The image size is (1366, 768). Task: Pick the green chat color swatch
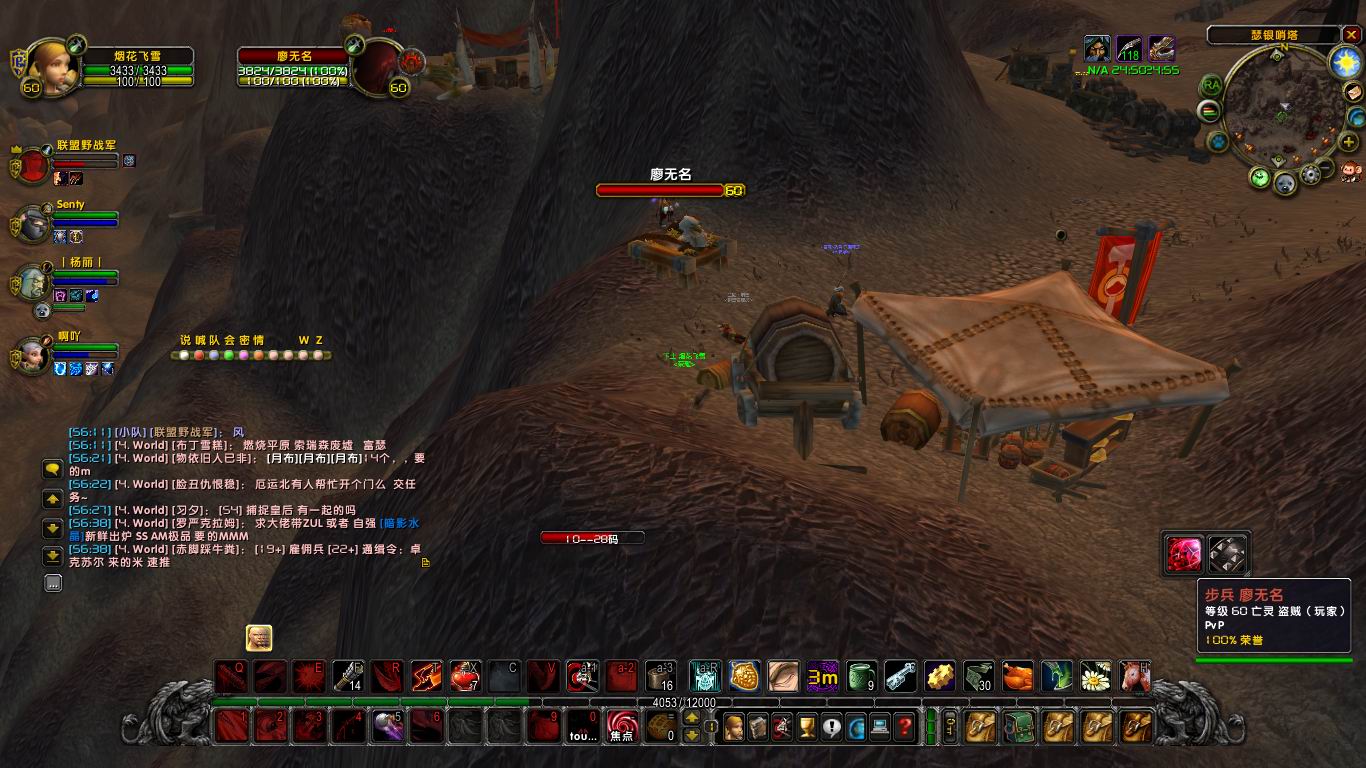click(228, 355)
